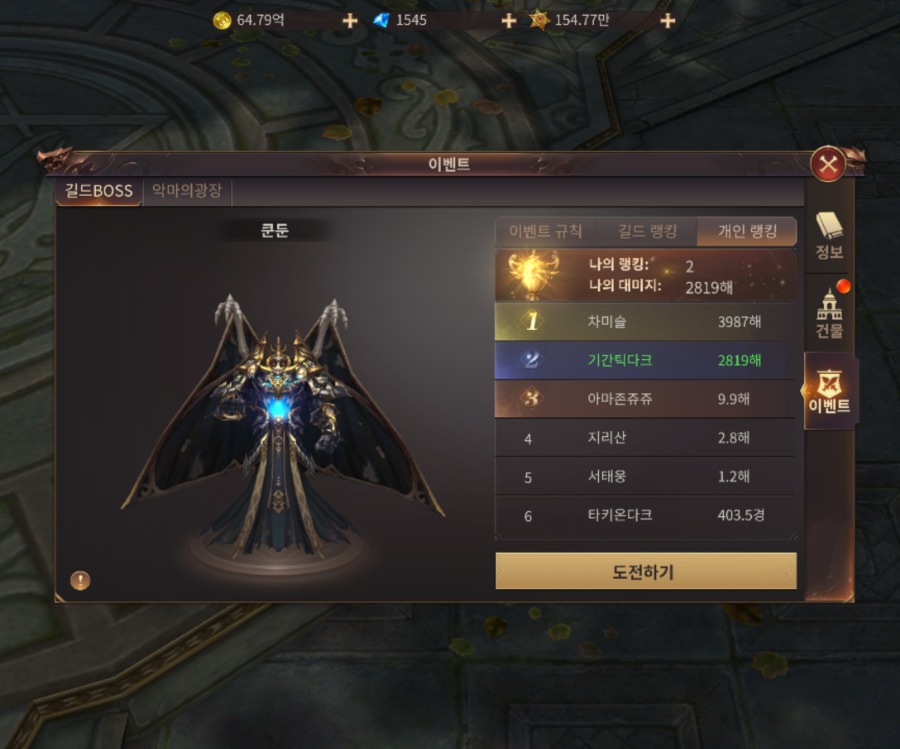Select rank 3 player 아마존쥬쥬 row
The width and height of the screenshot is (900, 749).
(645, 399)
